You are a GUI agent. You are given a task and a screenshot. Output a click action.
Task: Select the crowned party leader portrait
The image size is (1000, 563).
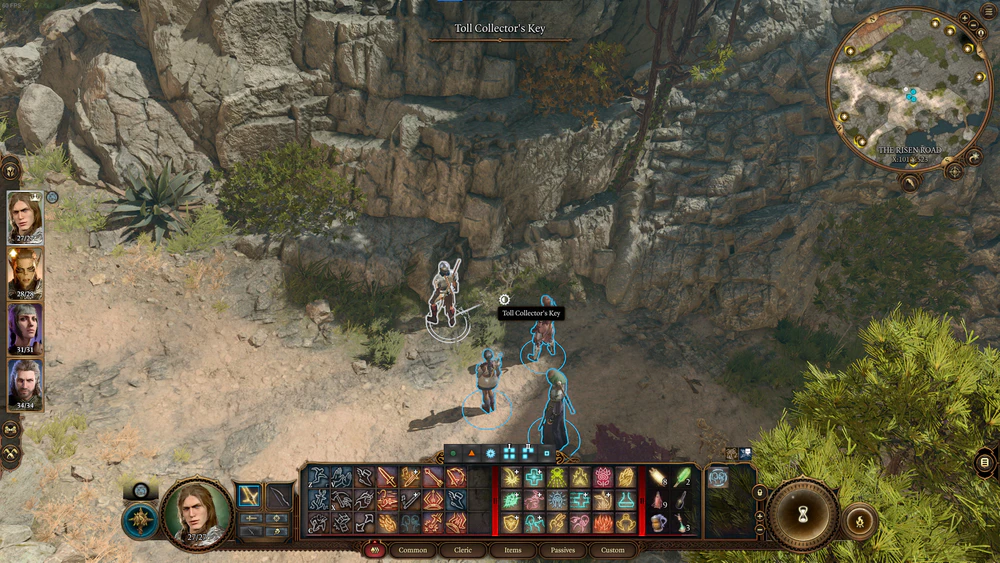tap(25, 216)
